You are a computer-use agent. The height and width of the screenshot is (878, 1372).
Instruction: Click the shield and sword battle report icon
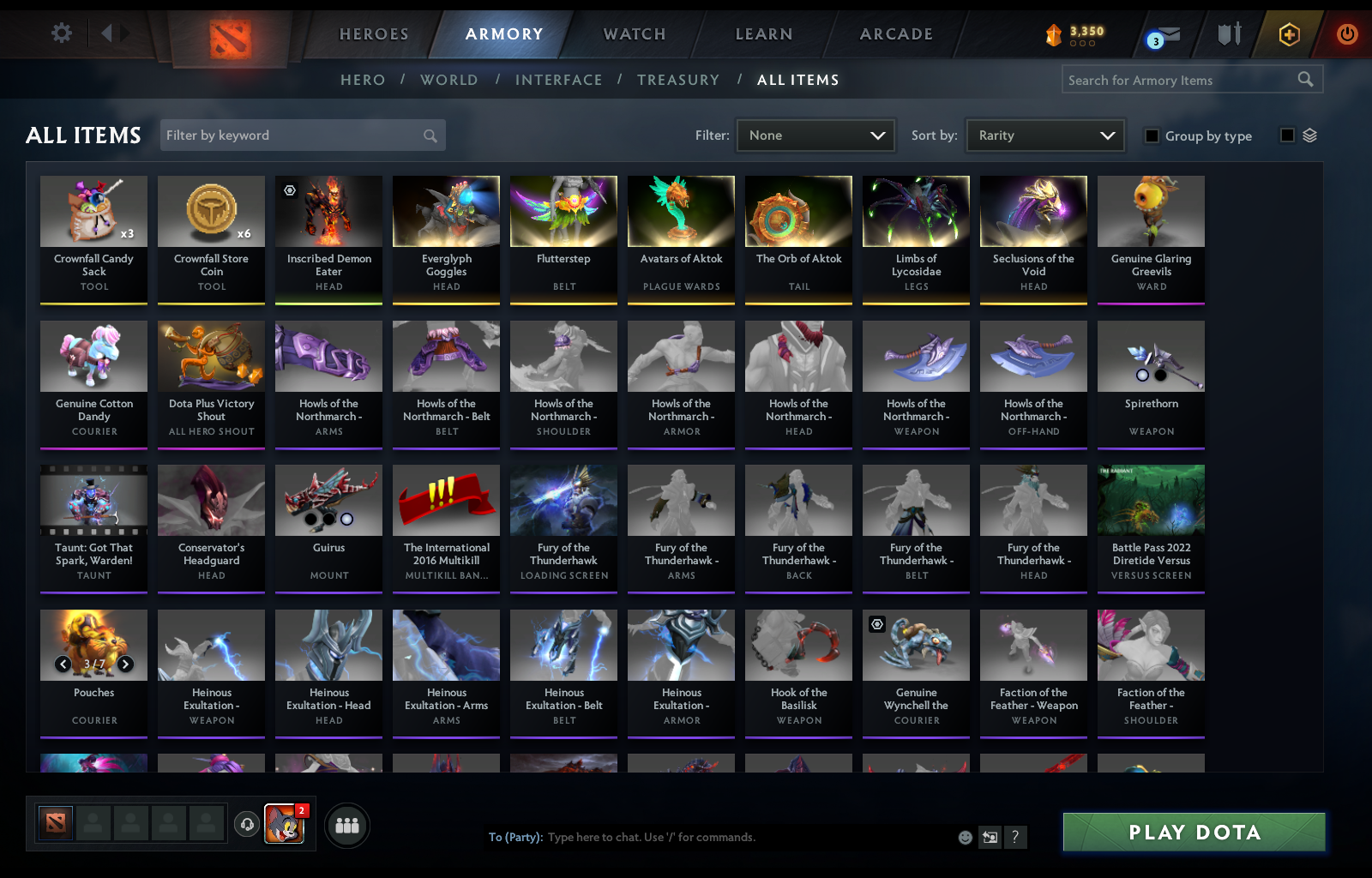(x=1228, y=34)
